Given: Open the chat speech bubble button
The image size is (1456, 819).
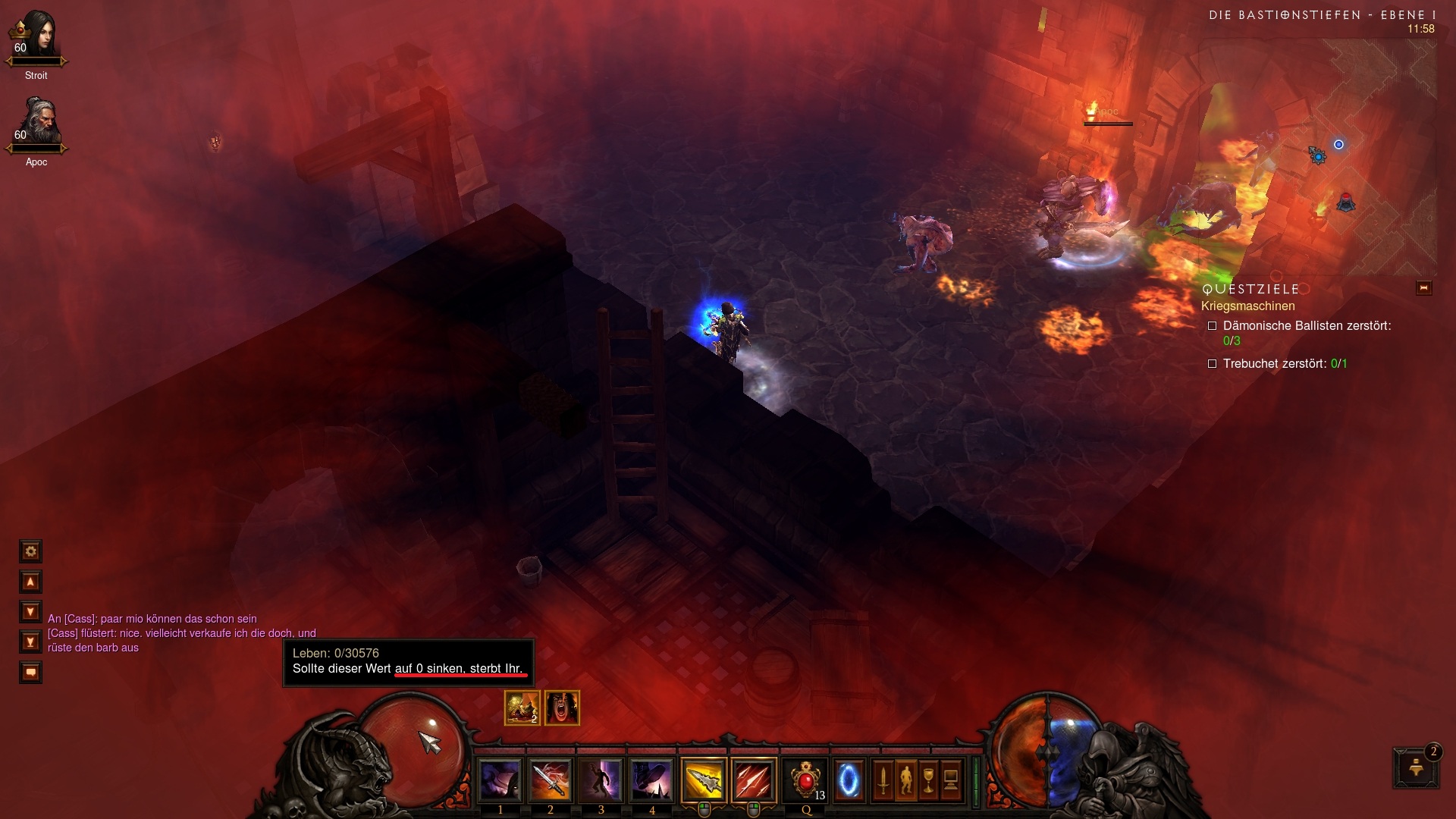Looking at the screenshot, I should tap(30, 672).
